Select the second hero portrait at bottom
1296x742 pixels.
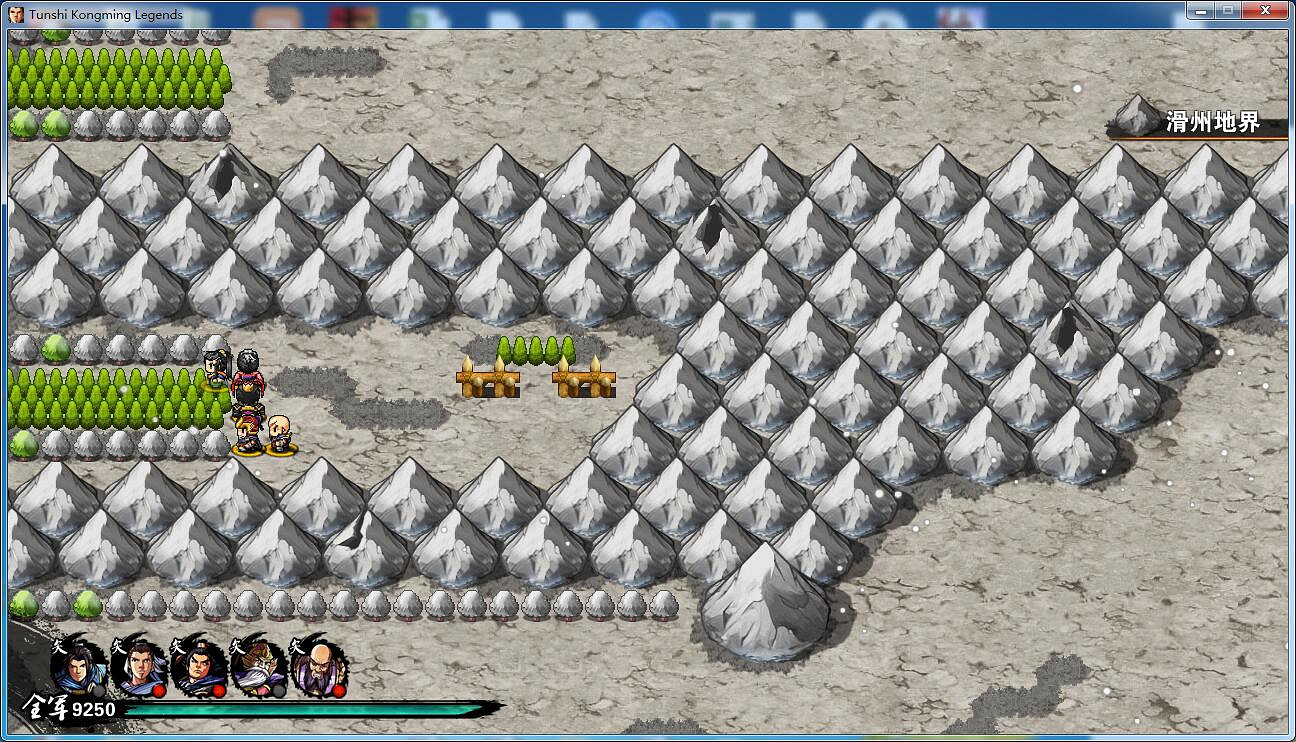[x=139, y=669]
